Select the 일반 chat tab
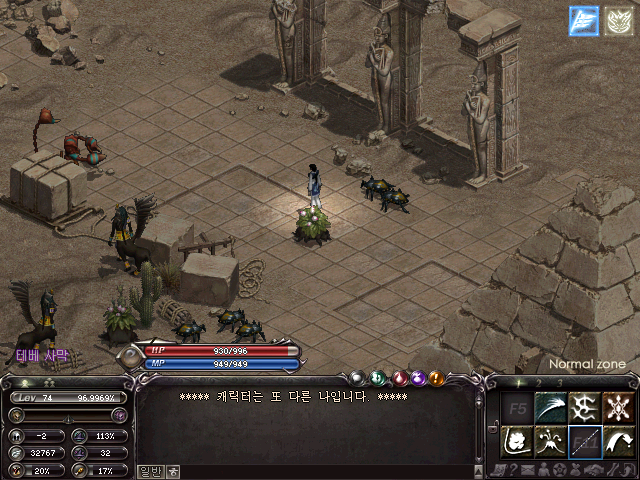 tap(150, 470)
